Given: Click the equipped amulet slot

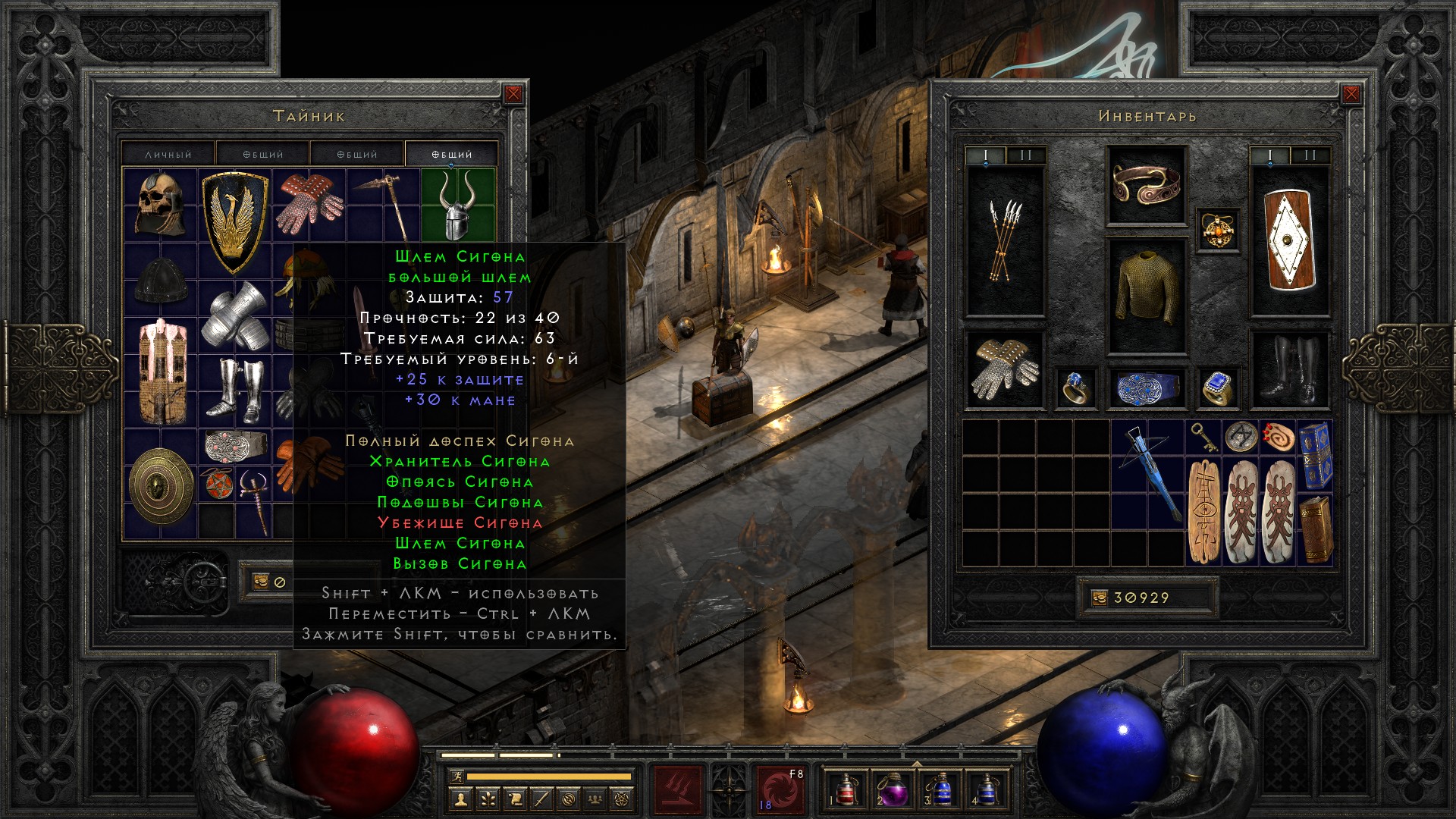Looking at the screenshot, I should point(1218,231).
